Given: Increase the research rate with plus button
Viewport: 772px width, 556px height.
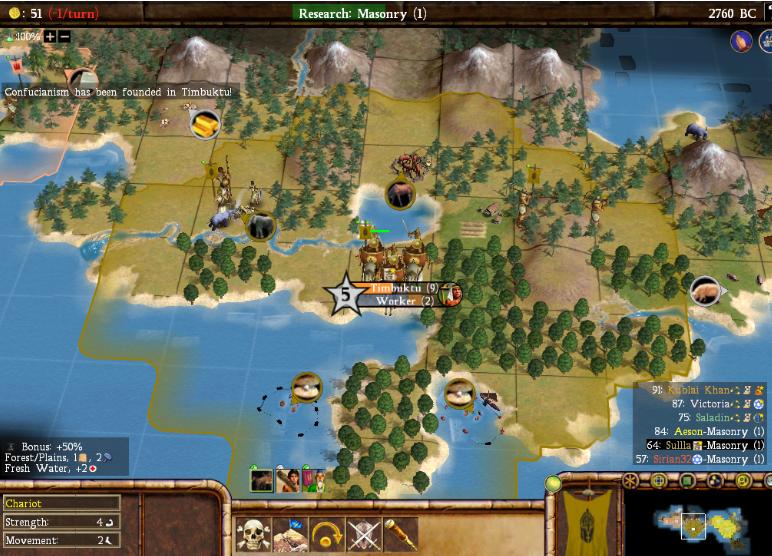Looking at the screenshot, I should (x=50, y=36).
